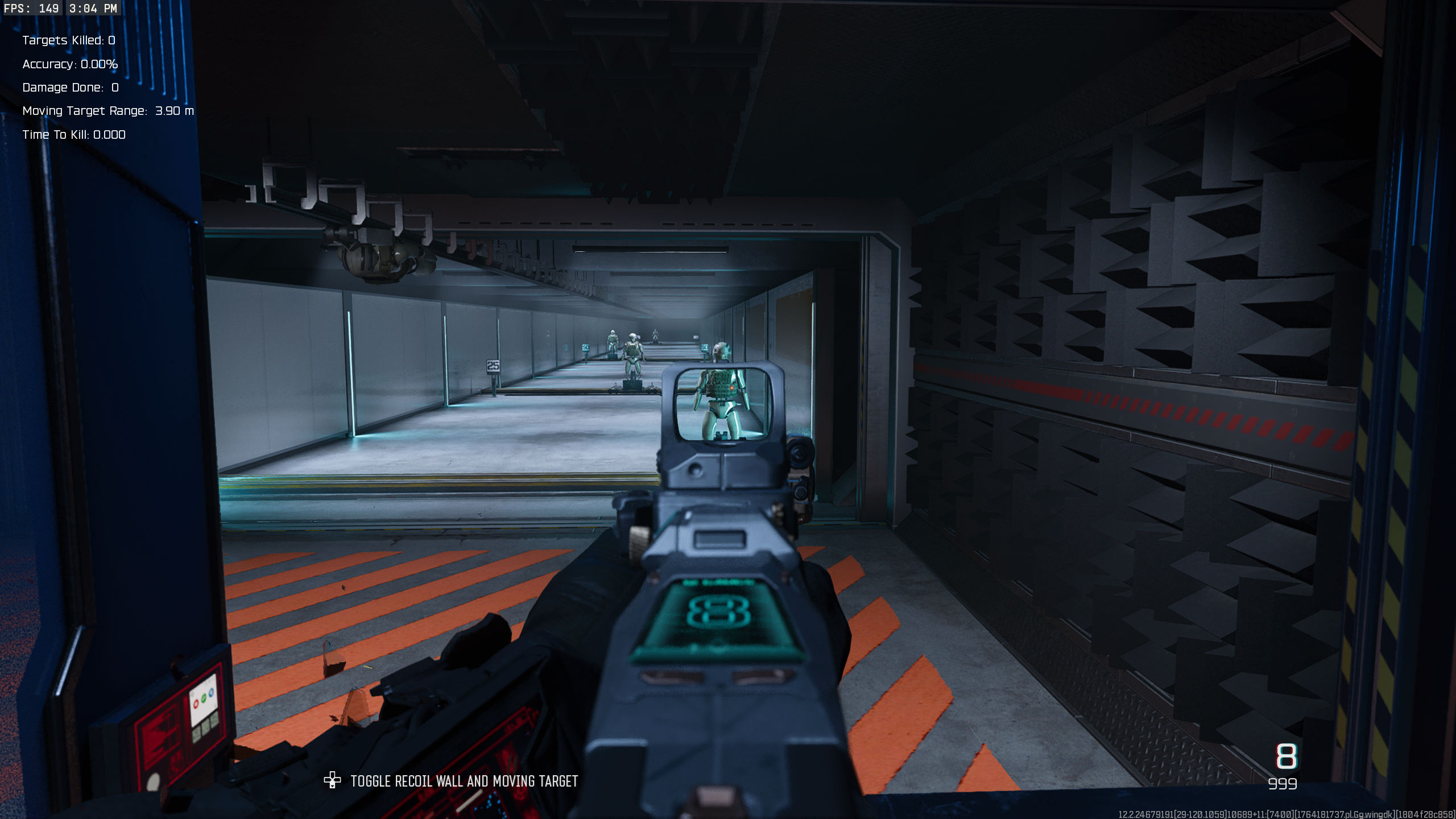1456x819 pixels.
Task: Click the 50 meter range marker sign
Action: (x=586, y=348)
